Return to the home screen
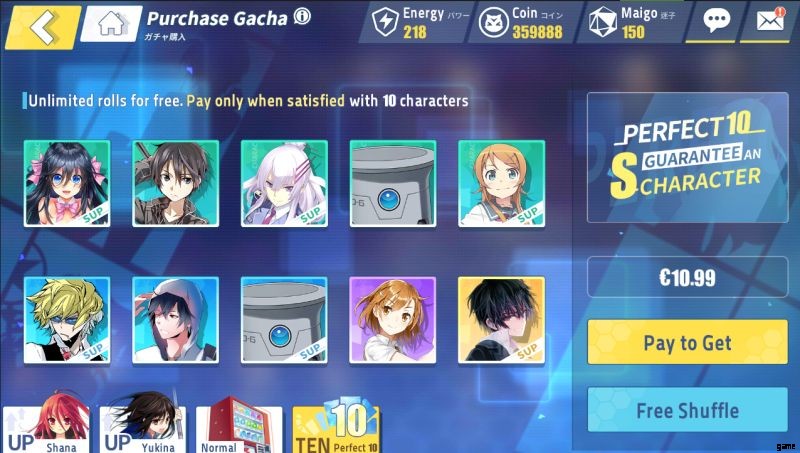800x453 pixels. pos(110,24)
